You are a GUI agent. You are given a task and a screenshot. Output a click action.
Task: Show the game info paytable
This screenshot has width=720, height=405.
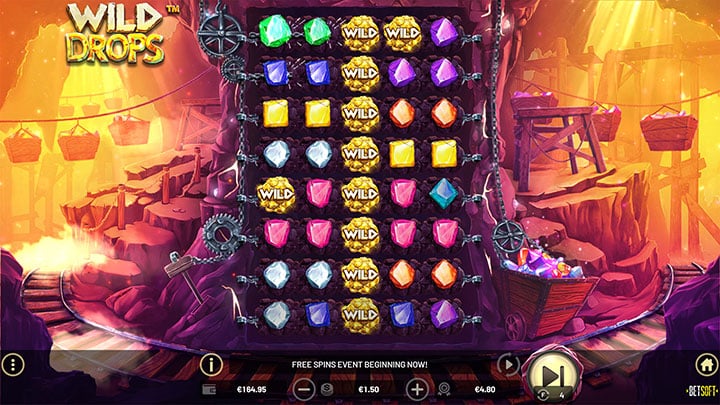tap(211, 365)
